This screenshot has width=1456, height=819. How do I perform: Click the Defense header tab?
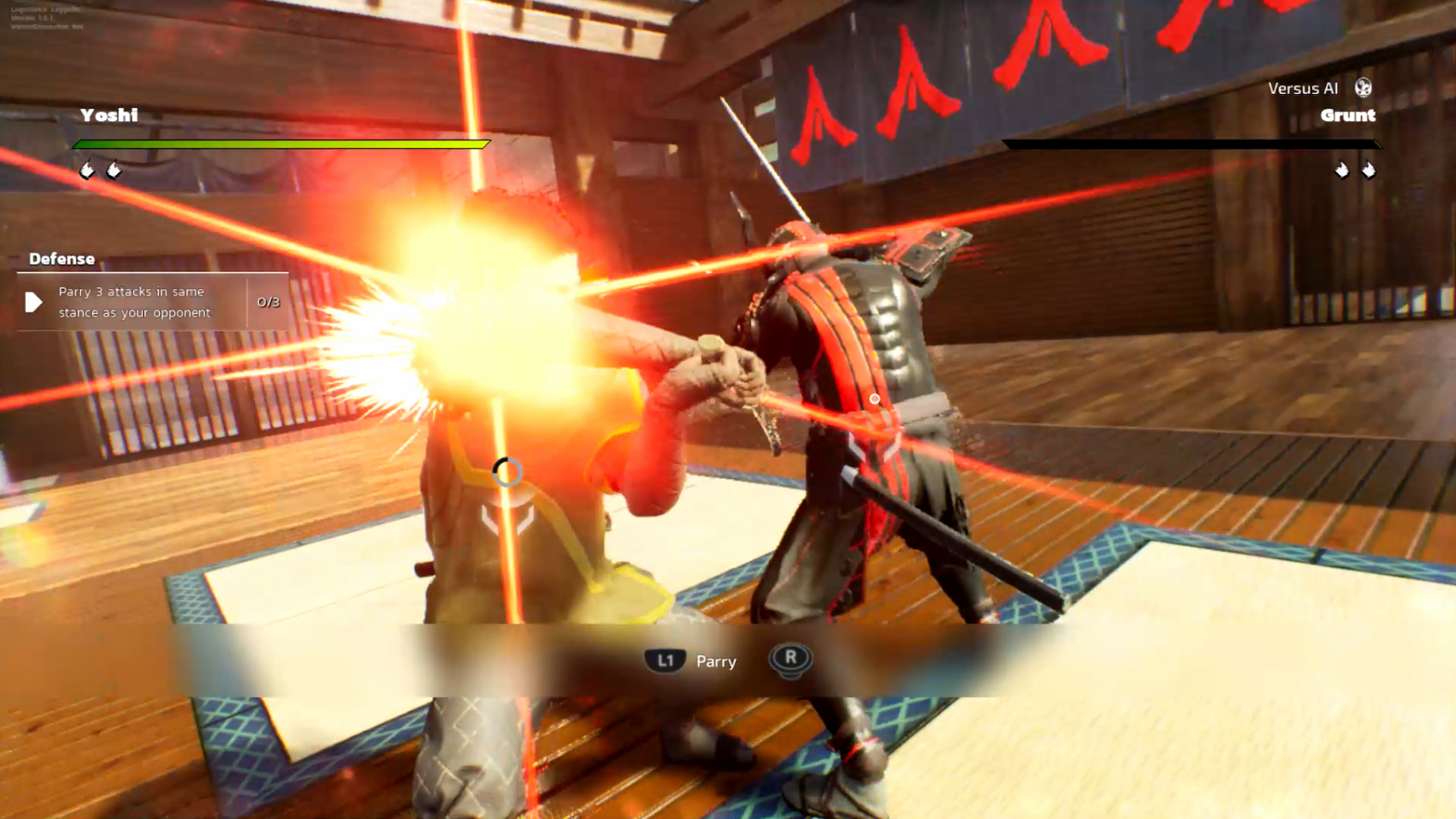[62, 259]
